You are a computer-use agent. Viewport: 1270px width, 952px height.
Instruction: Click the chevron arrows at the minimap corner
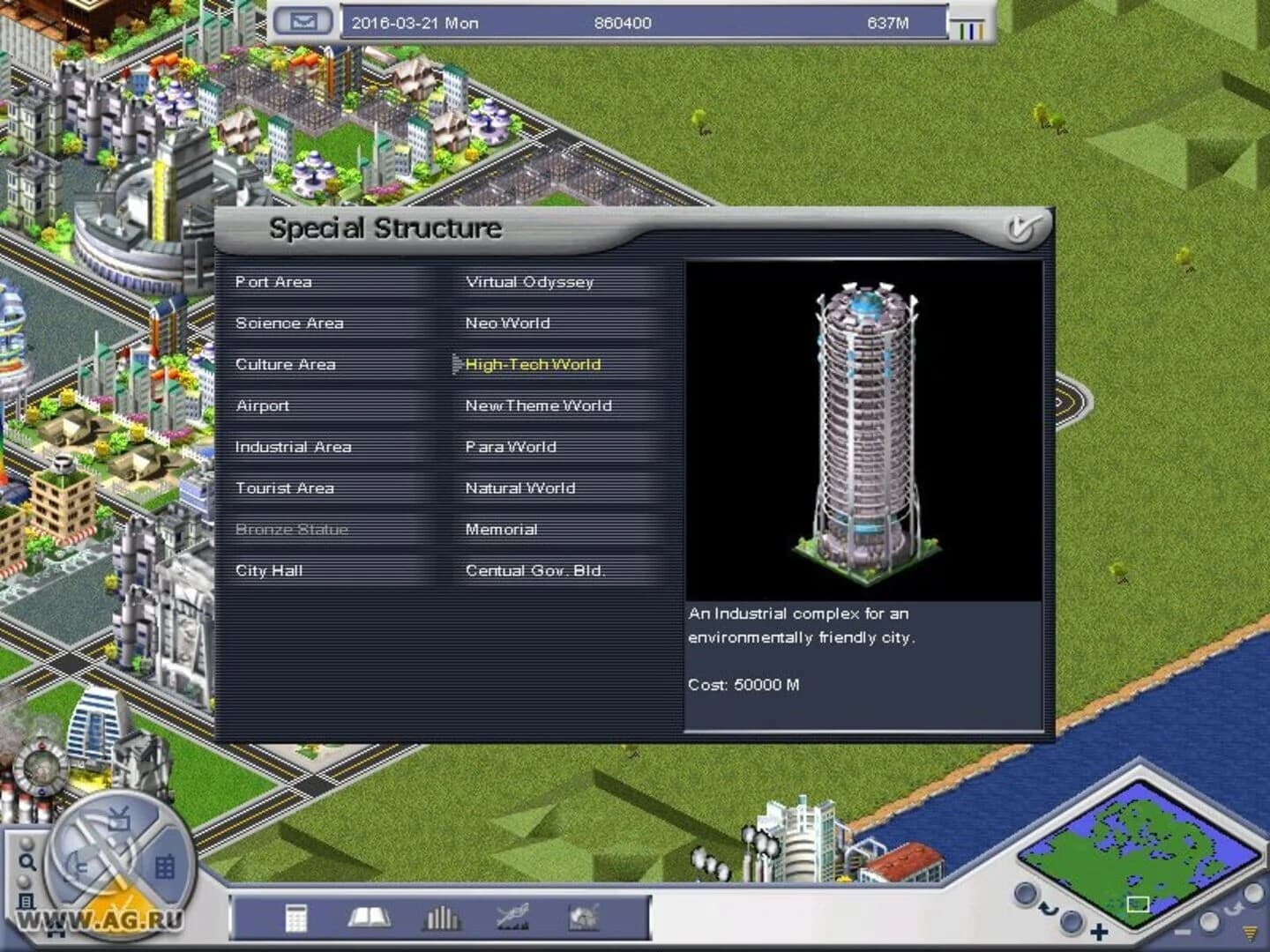pyautogui.click(x=1248, y=934)
